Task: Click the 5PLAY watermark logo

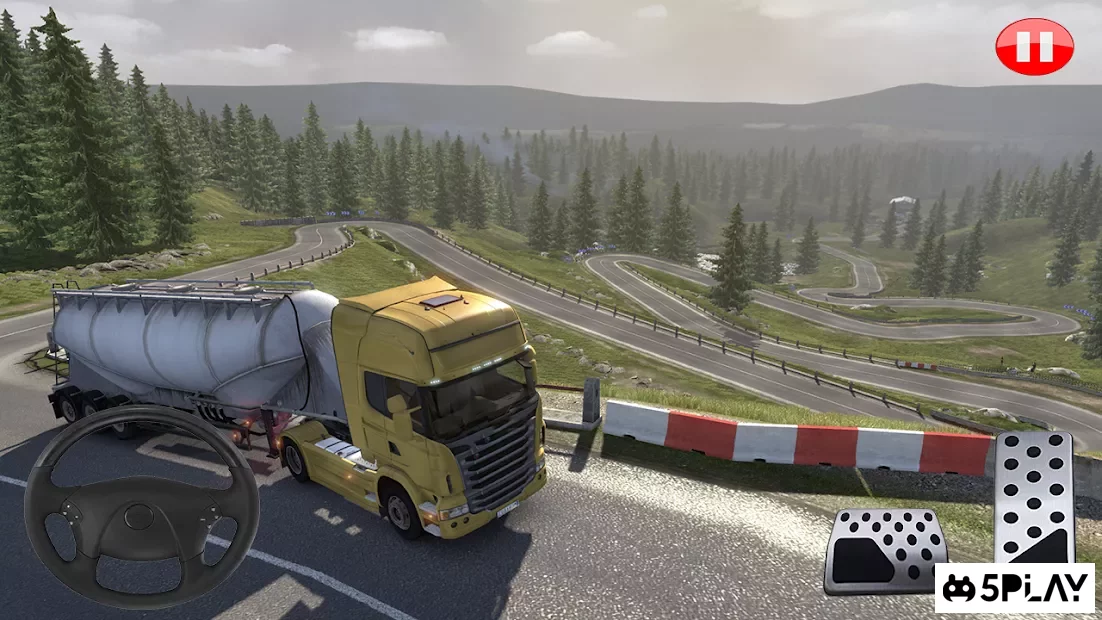Action: [x=1015, y=588]
